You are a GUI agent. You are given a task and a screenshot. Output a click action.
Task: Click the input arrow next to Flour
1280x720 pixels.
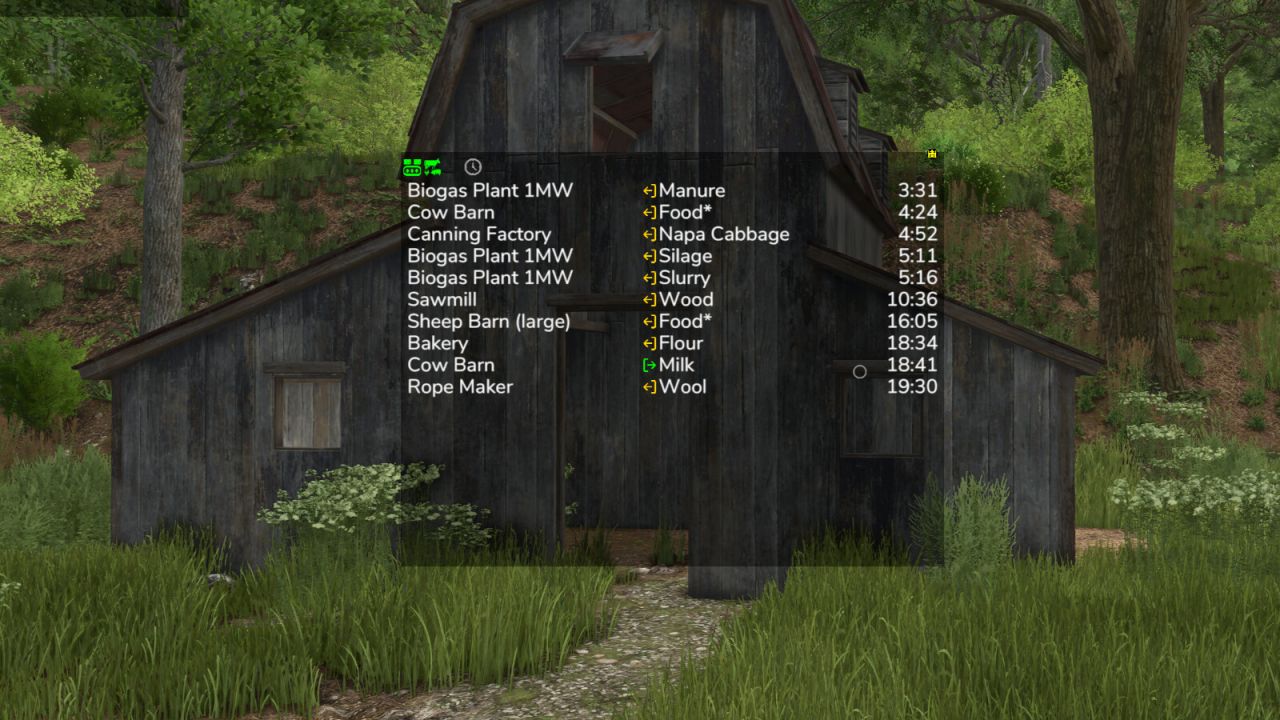point(647,343)
